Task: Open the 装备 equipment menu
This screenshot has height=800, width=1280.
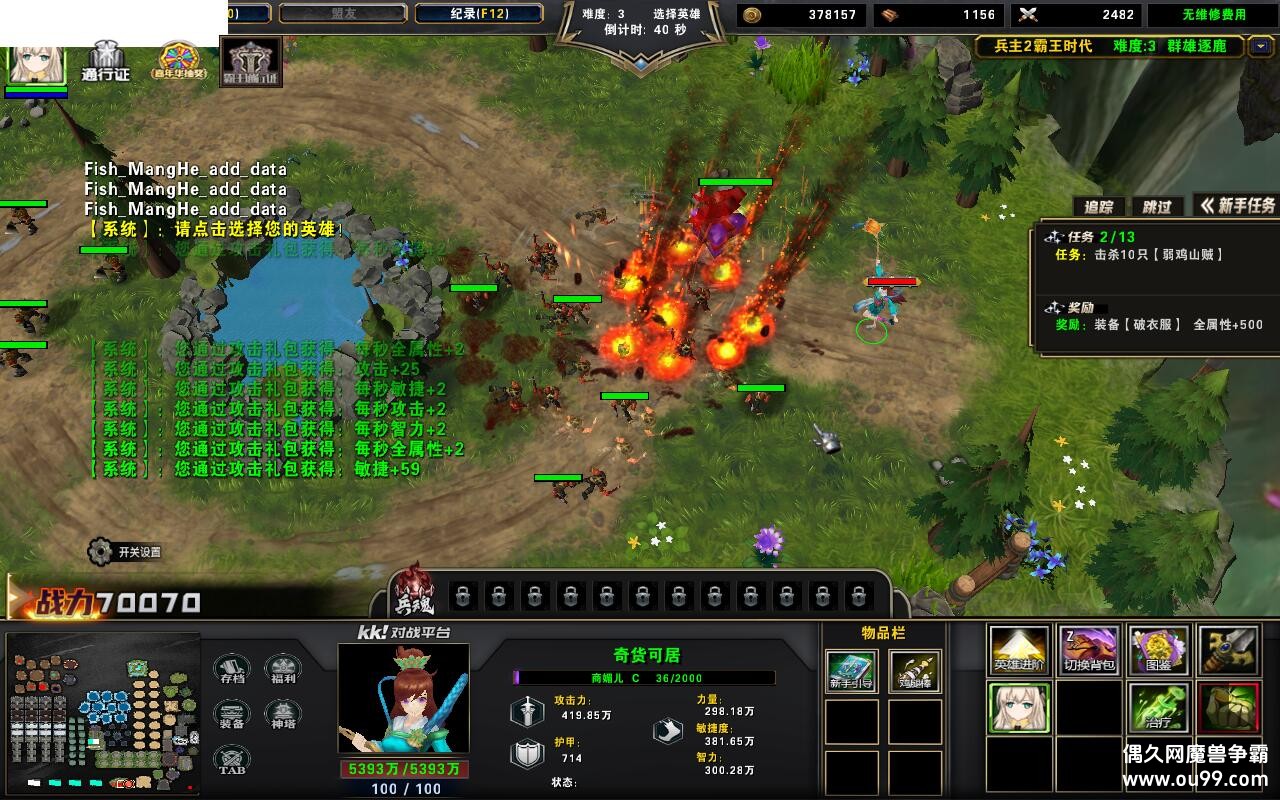Action: click(232, 715)
